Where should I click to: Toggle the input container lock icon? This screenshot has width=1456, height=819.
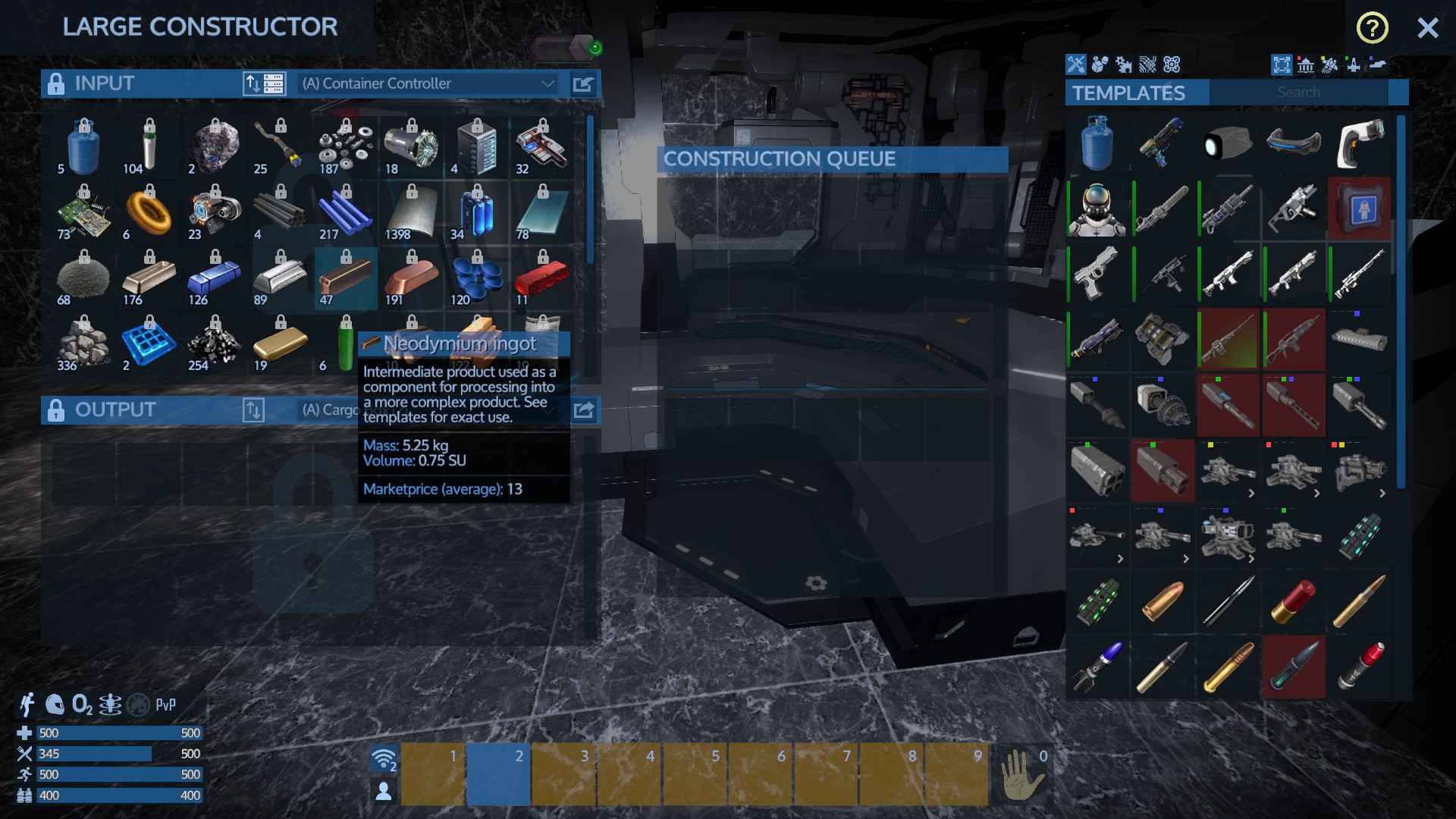pos(56,83)
